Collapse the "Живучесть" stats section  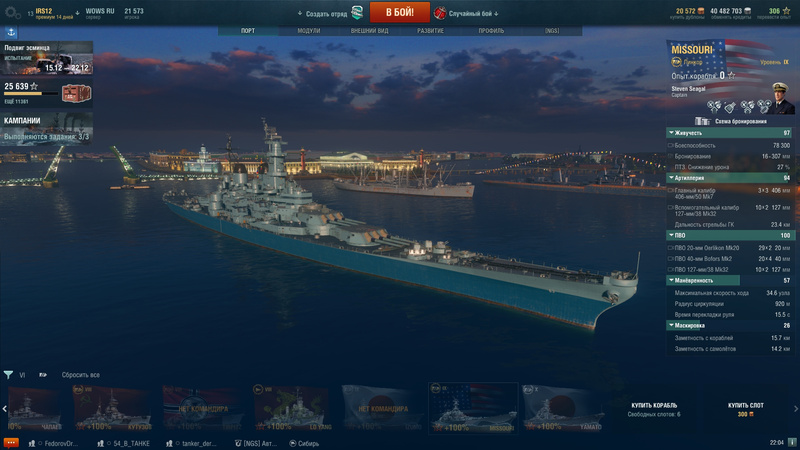tap(730, 133)
